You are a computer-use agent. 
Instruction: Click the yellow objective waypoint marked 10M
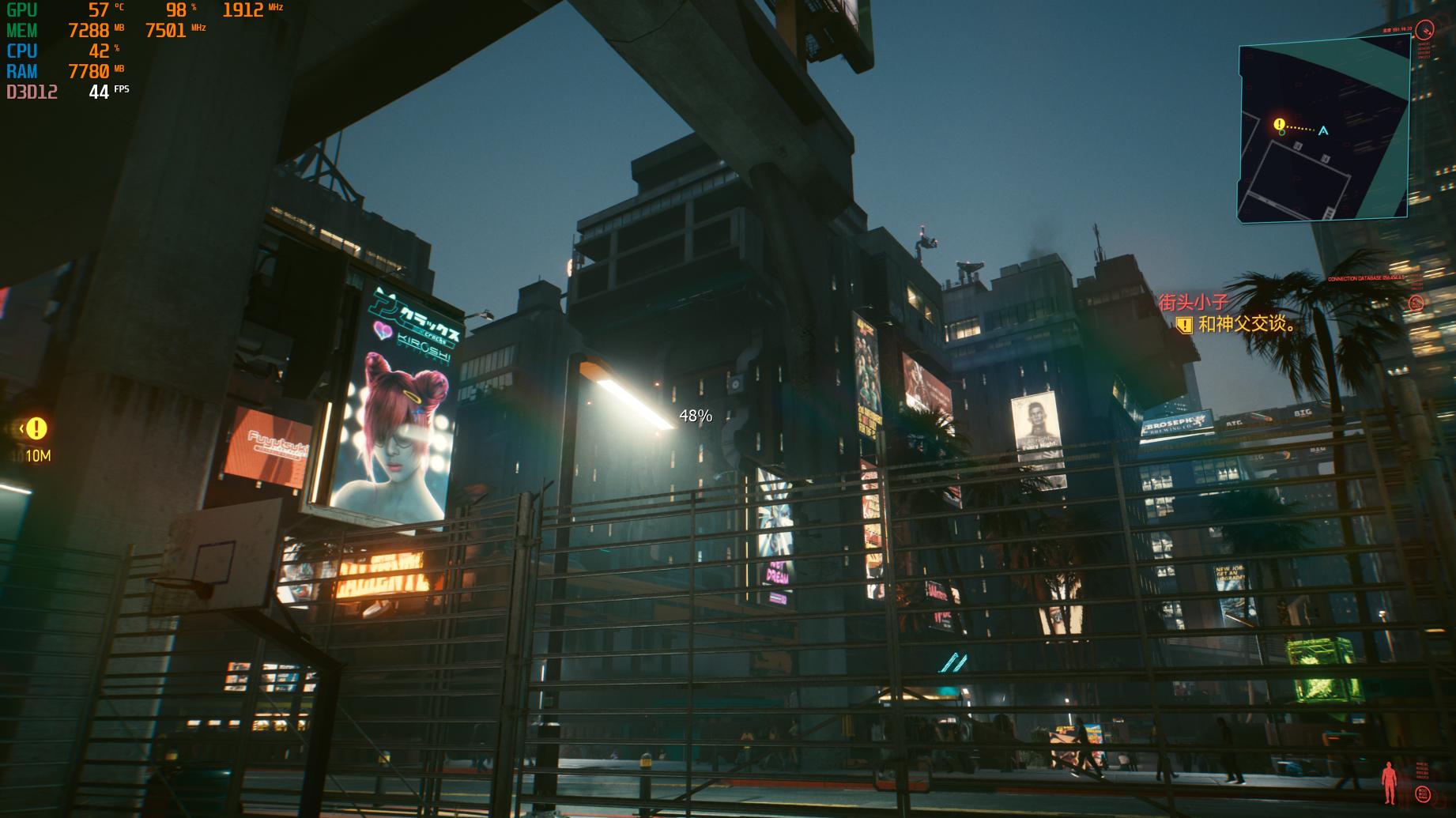point(36,429)
